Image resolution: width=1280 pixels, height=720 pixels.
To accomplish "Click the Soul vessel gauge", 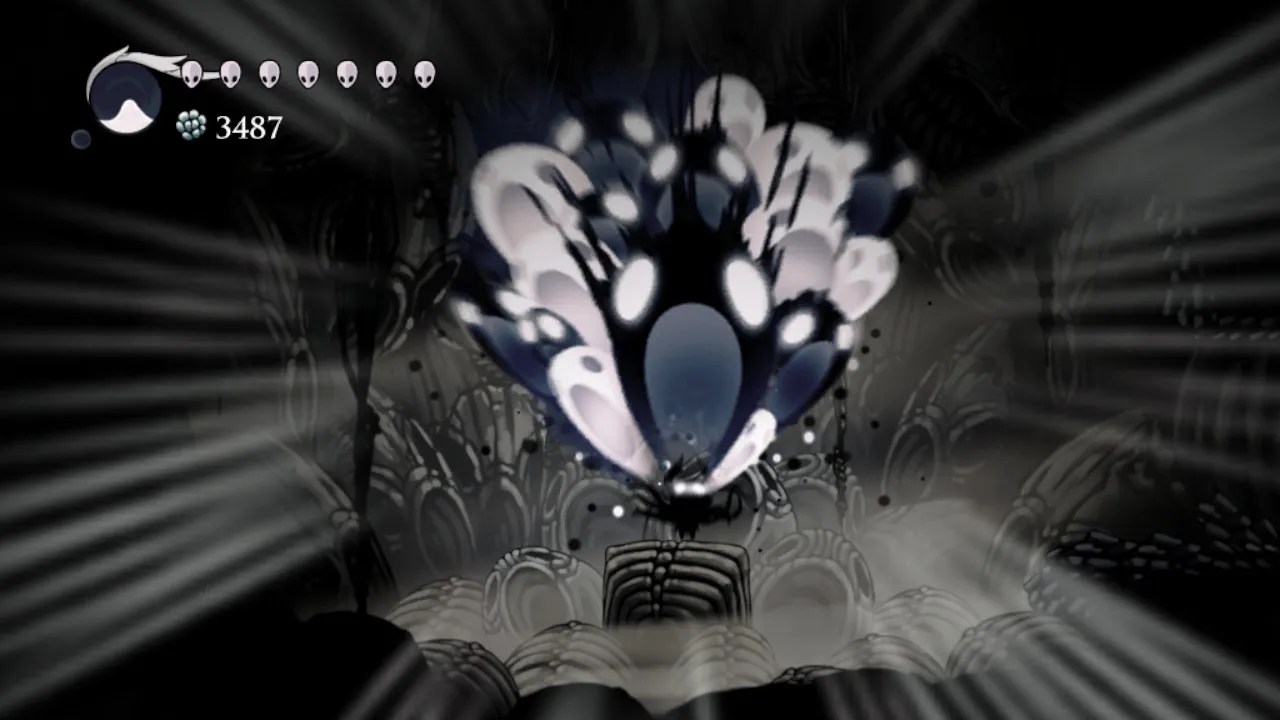I will pos(125,95).
